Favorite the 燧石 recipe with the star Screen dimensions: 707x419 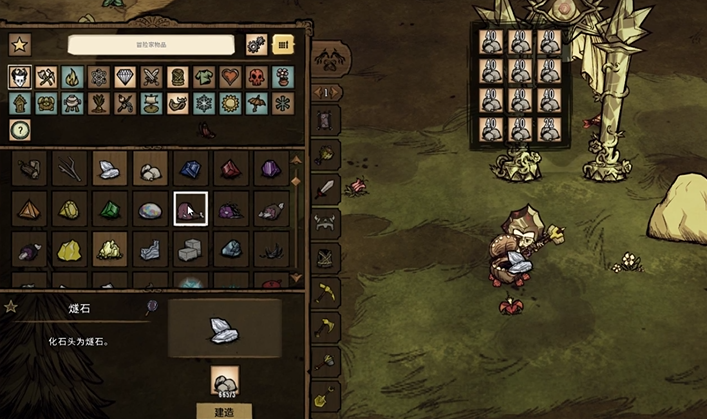[x=11, y=307]
